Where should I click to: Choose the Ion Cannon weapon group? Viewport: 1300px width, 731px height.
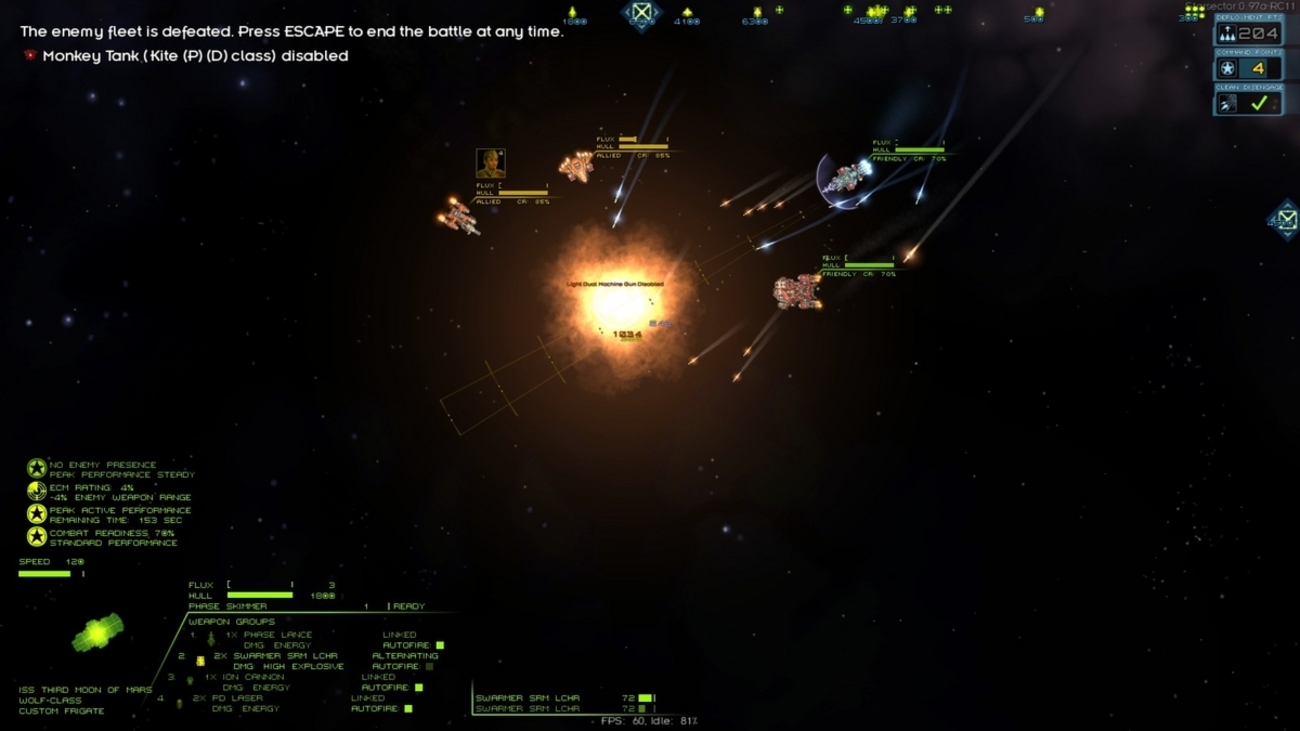pos(244,677)
